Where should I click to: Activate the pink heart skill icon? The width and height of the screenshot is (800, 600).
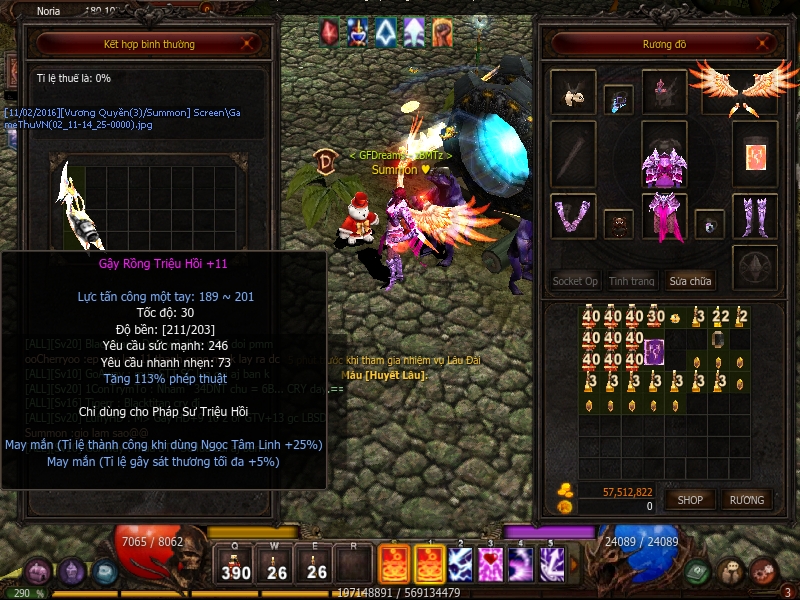(x=490, y=565)
